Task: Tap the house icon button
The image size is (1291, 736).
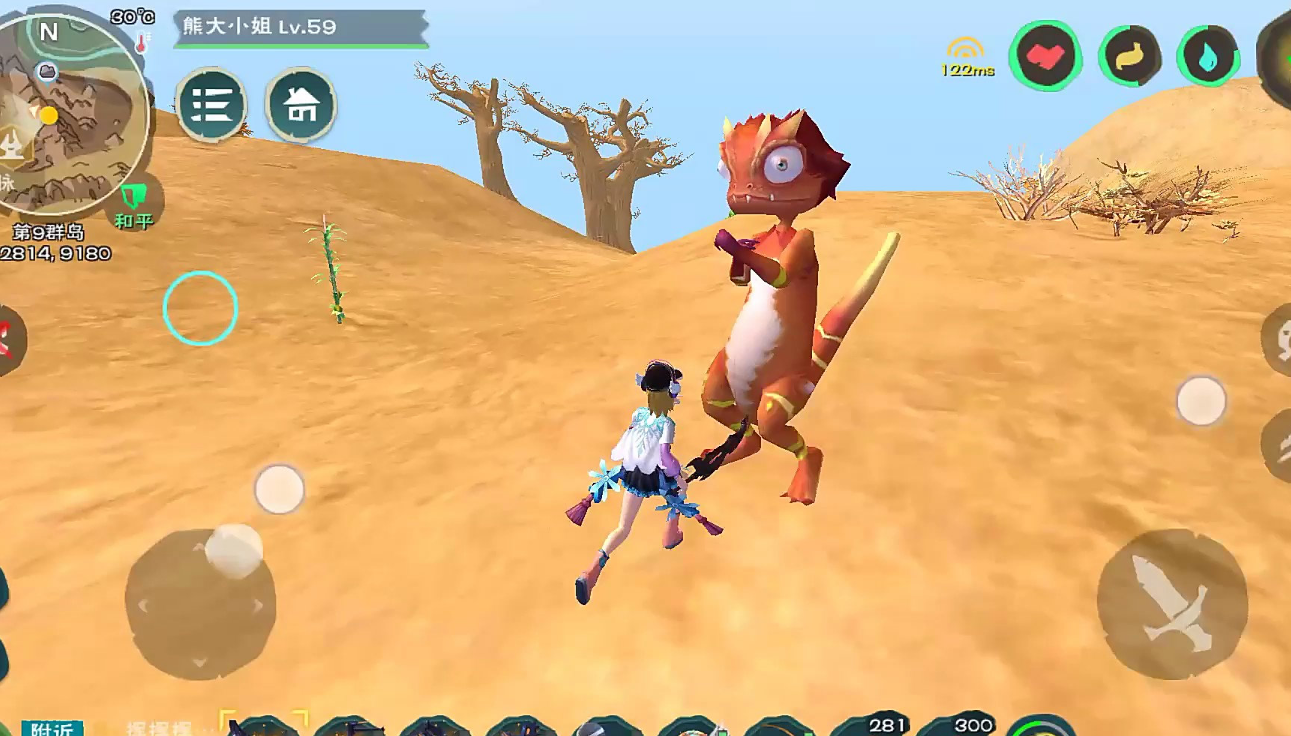Action: tap(300, 104)
